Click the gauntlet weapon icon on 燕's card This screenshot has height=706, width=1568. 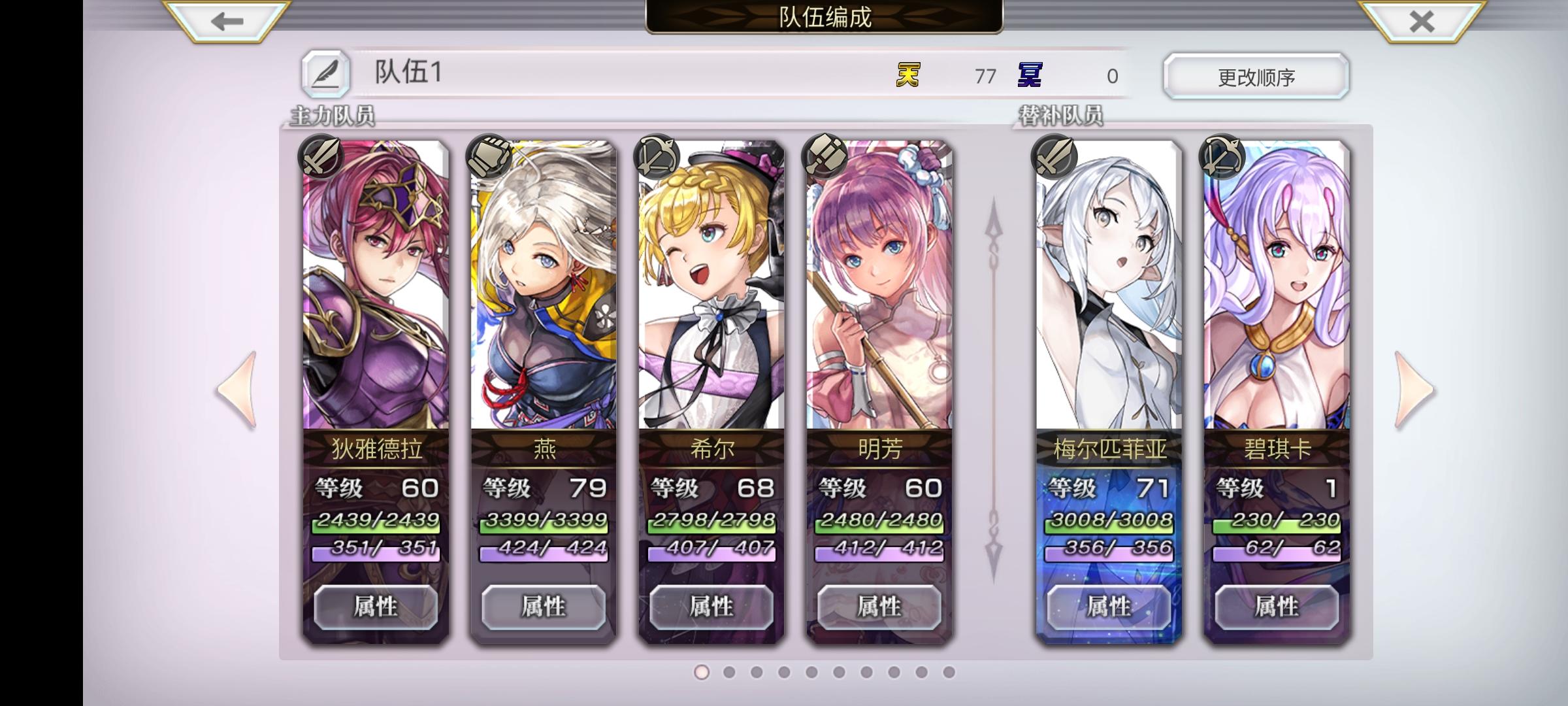point(489,157)
